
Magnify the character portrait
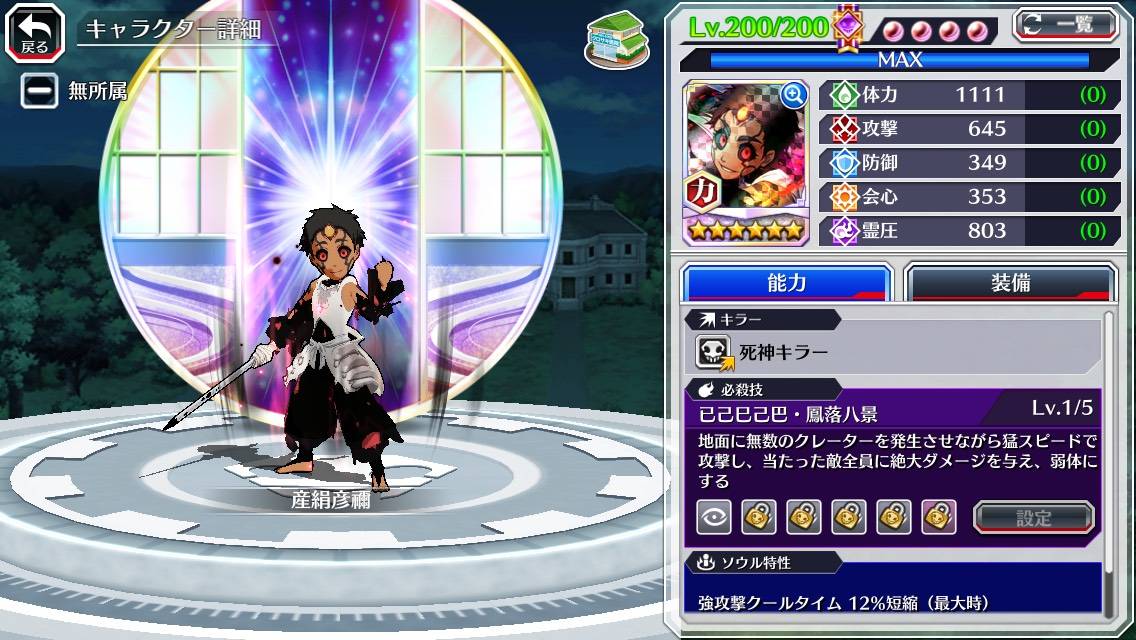pyautogui.click(x=794, y=95)
